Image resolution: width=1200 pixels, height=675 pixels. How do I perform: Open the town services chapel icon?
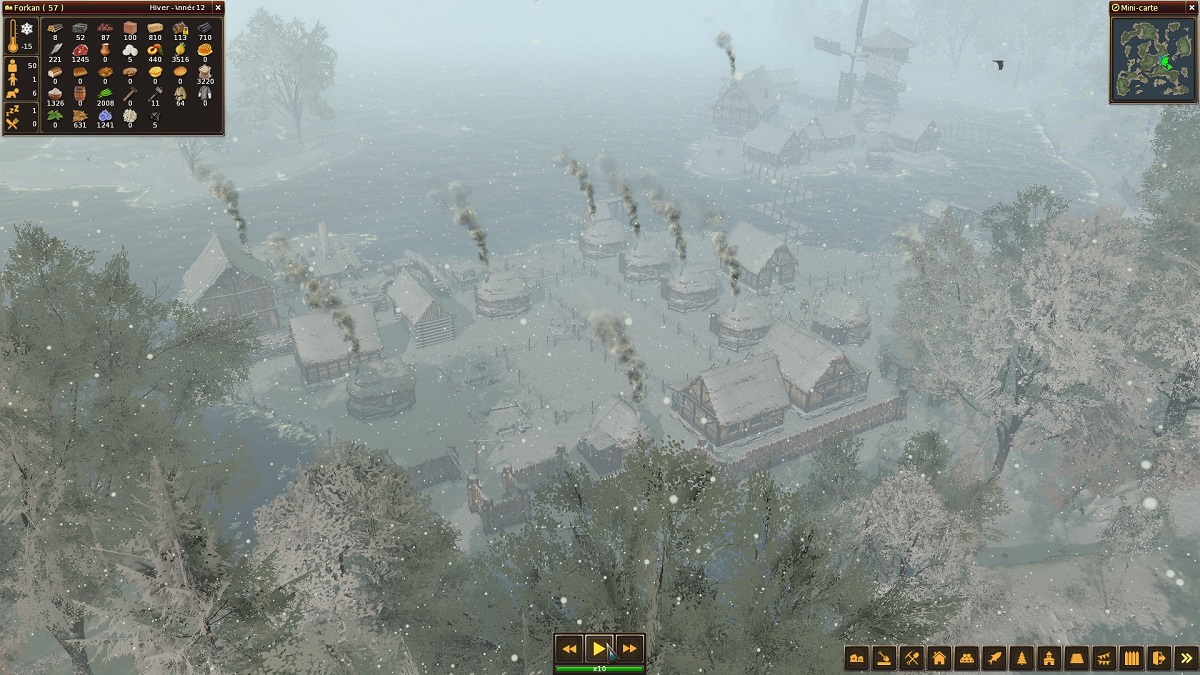pos(1048,657)
